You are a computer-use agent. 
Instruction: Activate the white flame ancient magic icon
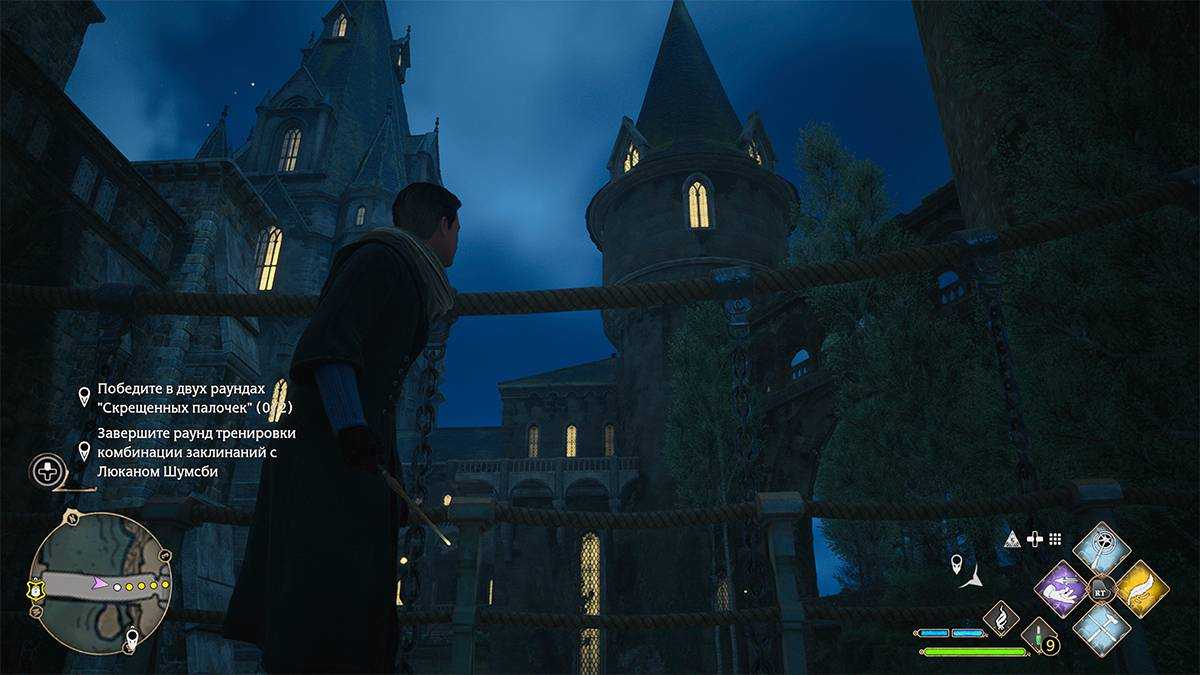[x=1000, y=618]
